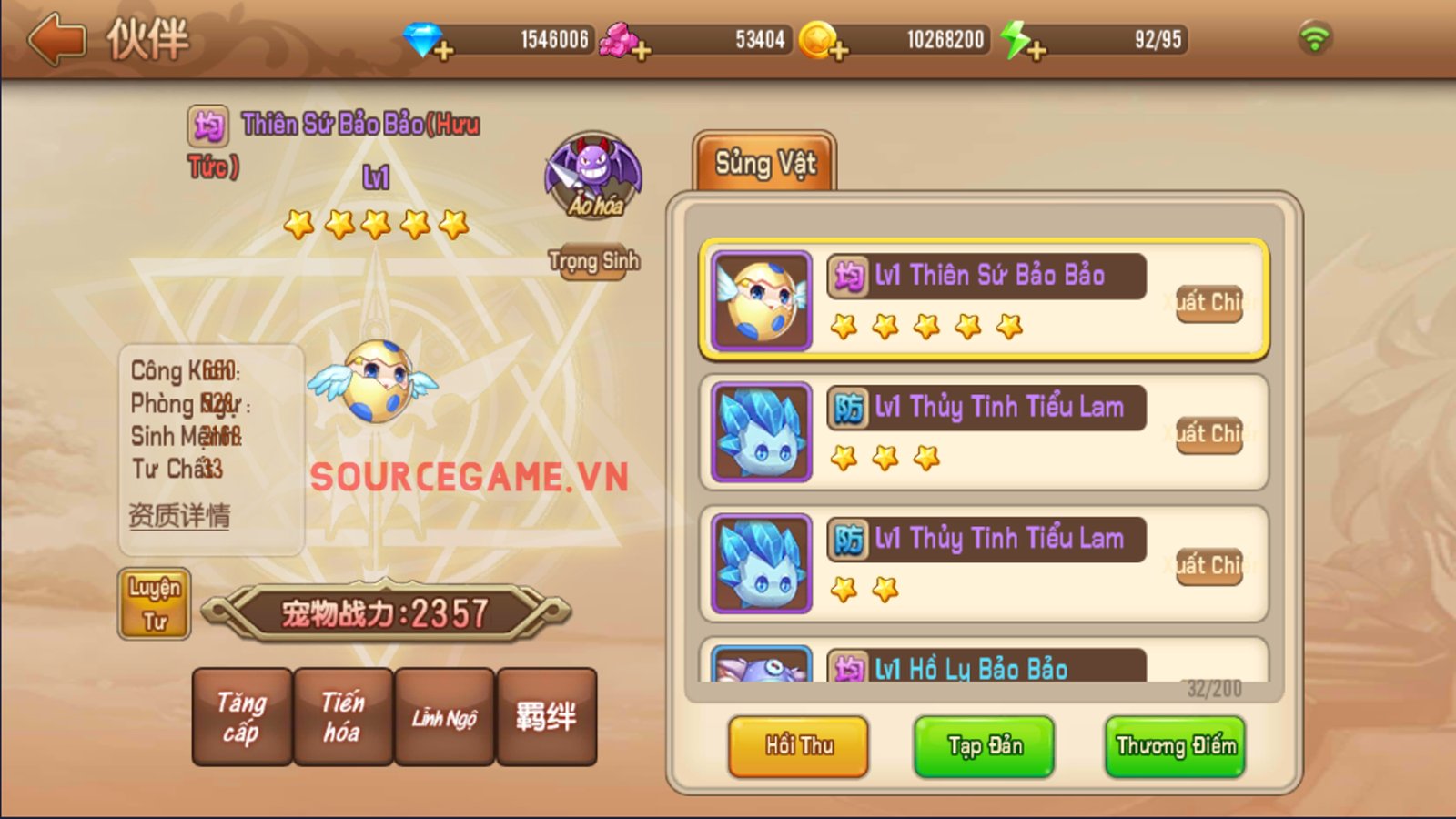This screenshot has width=1456, height=819.
Task: Open Tăng cấp upgrade
Action: click(242, 717)
